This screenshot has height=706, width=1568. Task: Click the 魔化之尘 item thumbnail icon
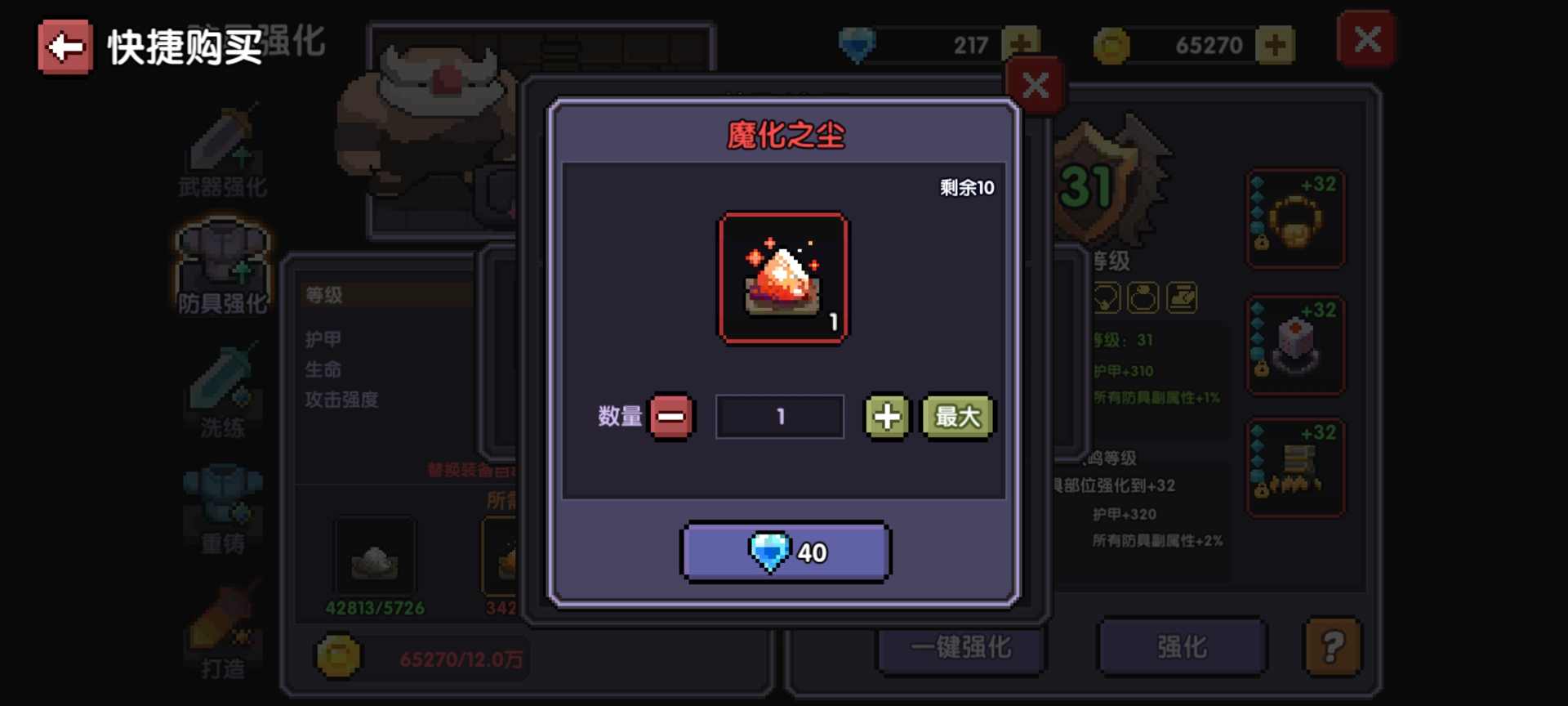(x=782, y=278)
